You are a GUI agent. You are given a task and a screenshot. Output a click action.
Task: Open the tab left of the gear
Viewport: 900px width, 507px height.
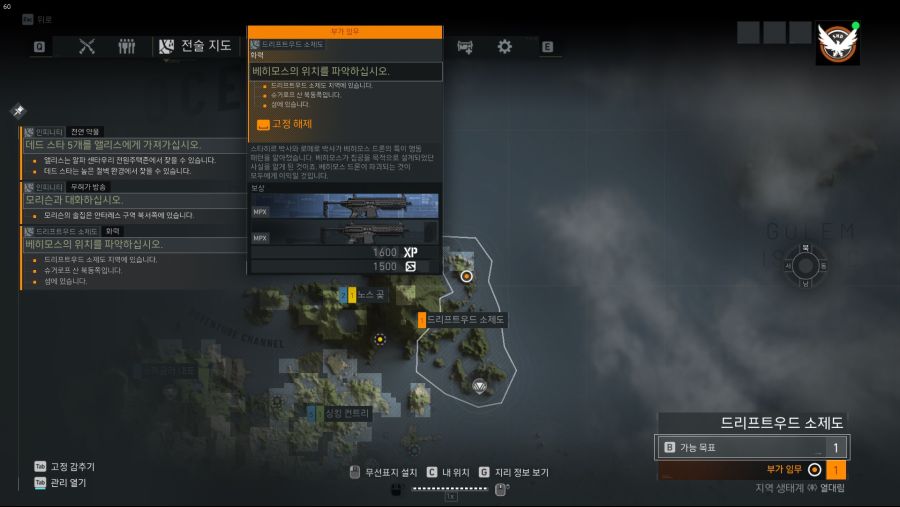[465, 46]
